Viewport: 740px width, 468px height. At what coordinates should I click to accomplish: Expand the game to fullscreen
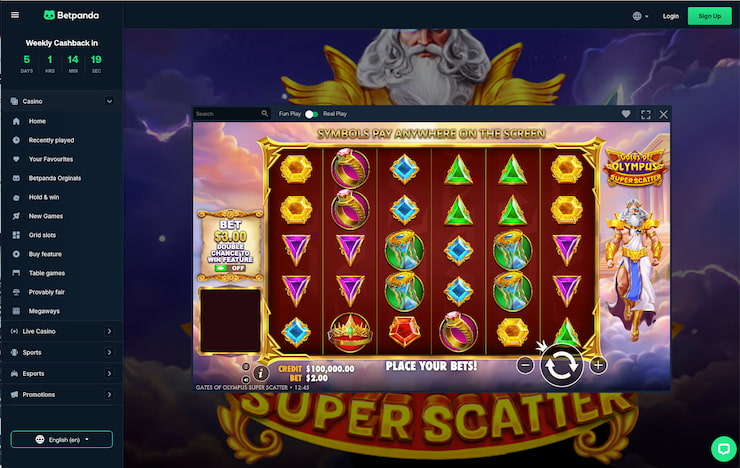(645, 114)
